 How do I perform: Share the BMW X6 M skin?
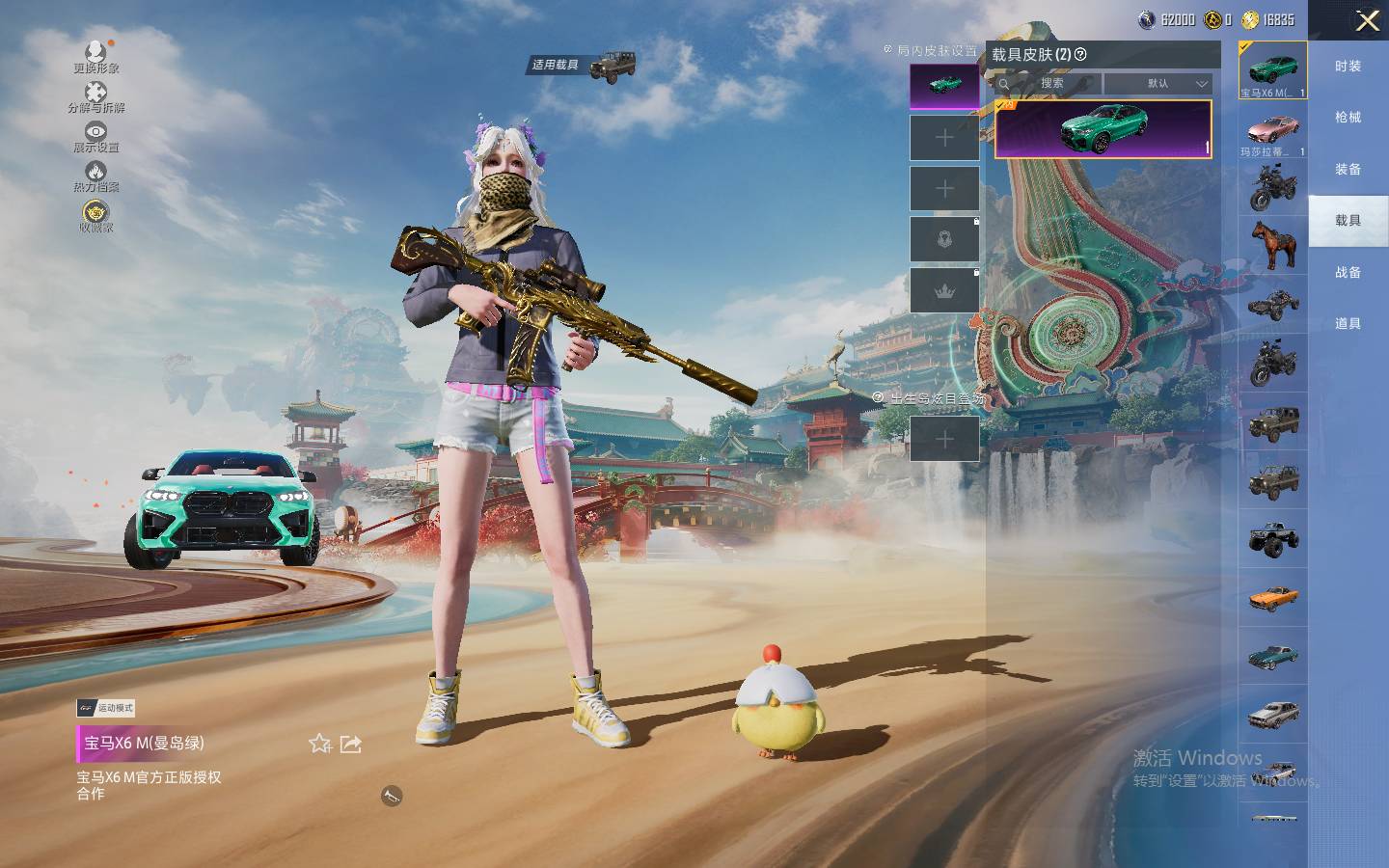351,744
